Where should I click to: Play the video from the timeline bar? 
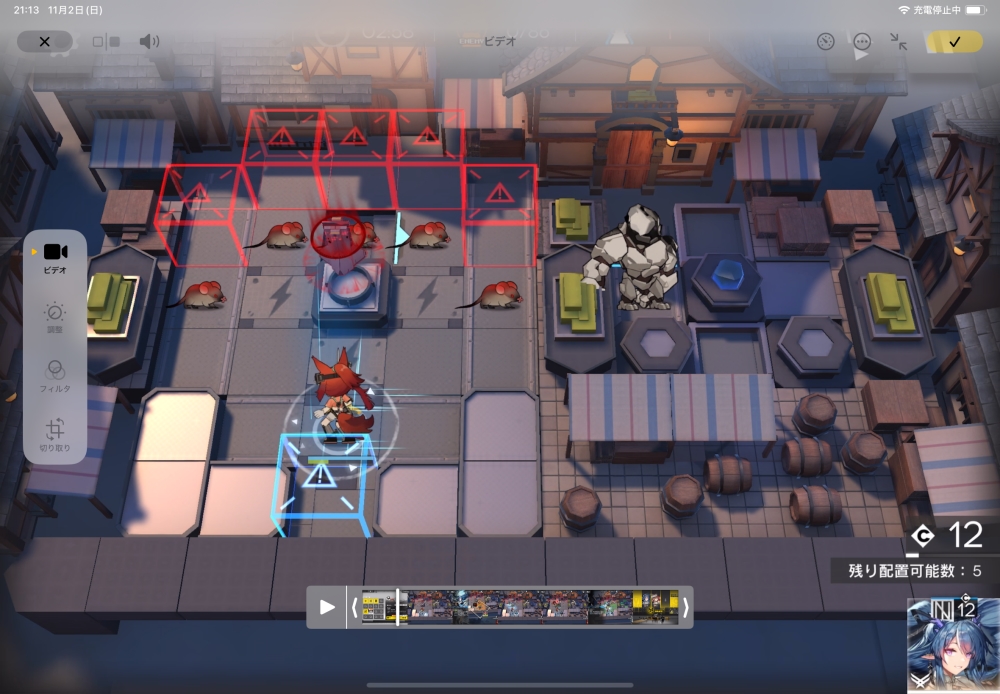[327, 607]
